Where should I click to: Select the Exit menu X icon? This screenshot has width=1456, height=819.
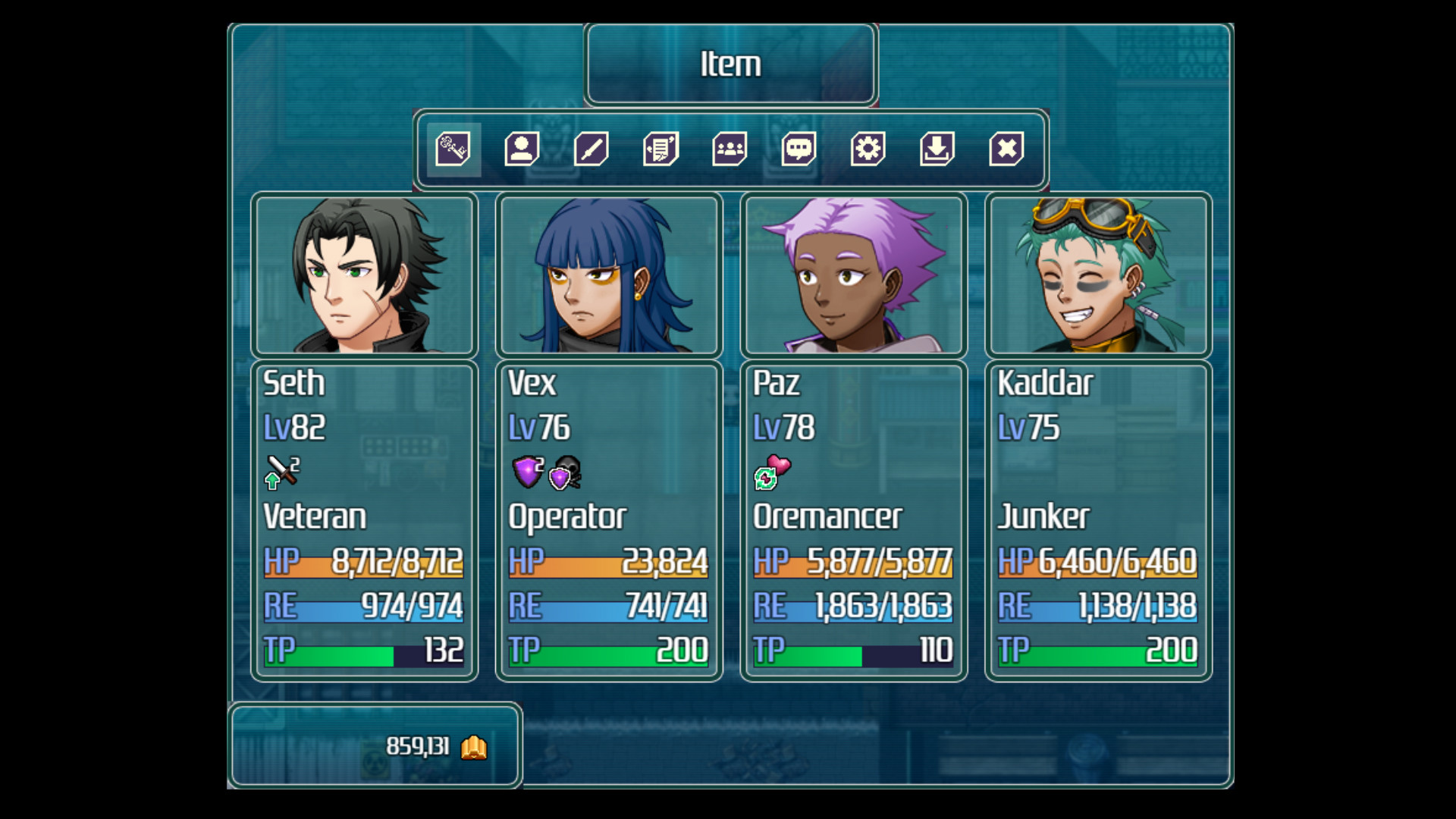1006,150
